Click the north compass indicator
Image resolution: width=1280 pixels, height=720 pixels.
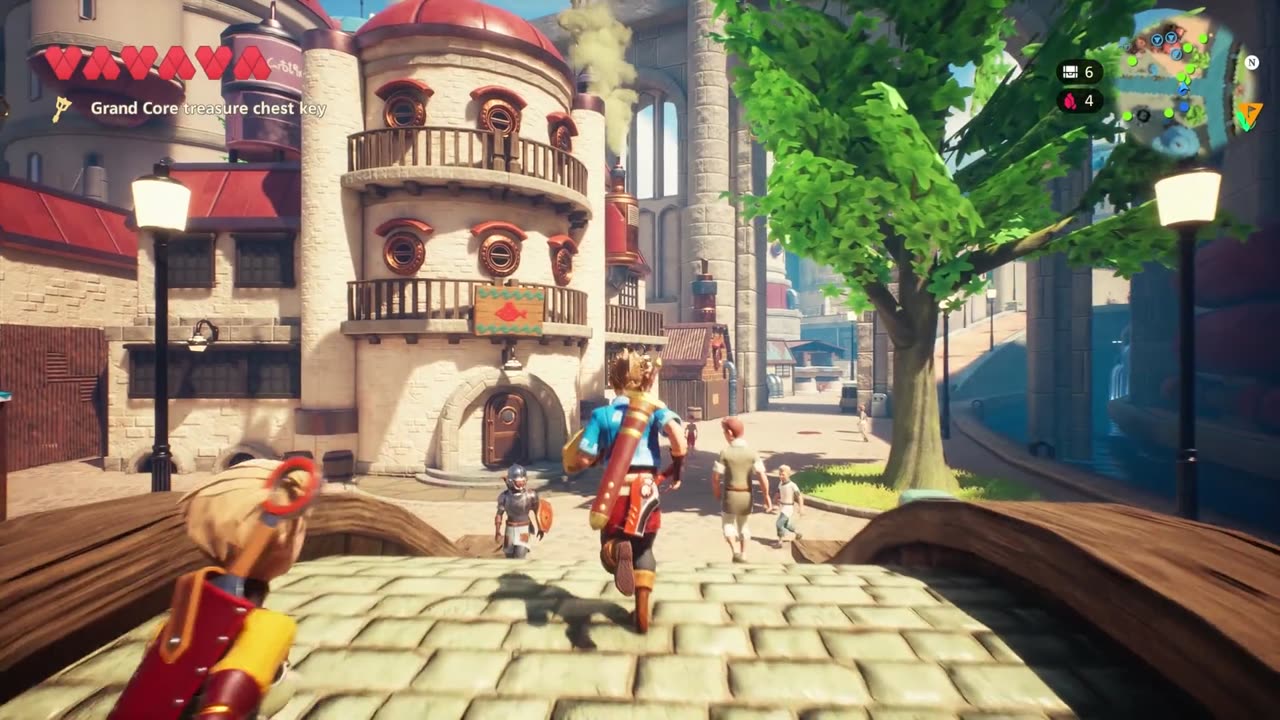pos(1251,61)
